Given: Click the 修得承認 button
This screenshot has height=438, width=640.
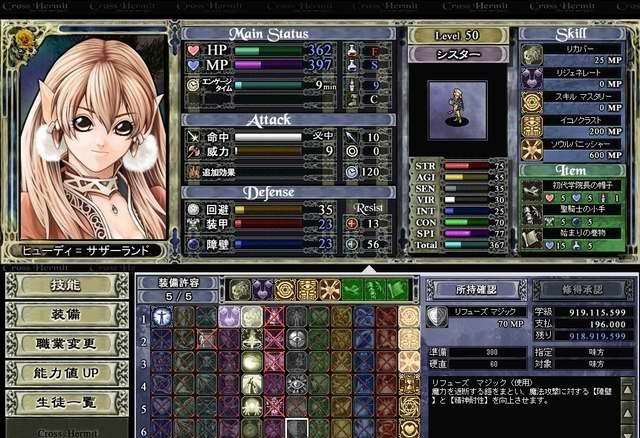Looking at the screenshot, I should coord(582,289).
